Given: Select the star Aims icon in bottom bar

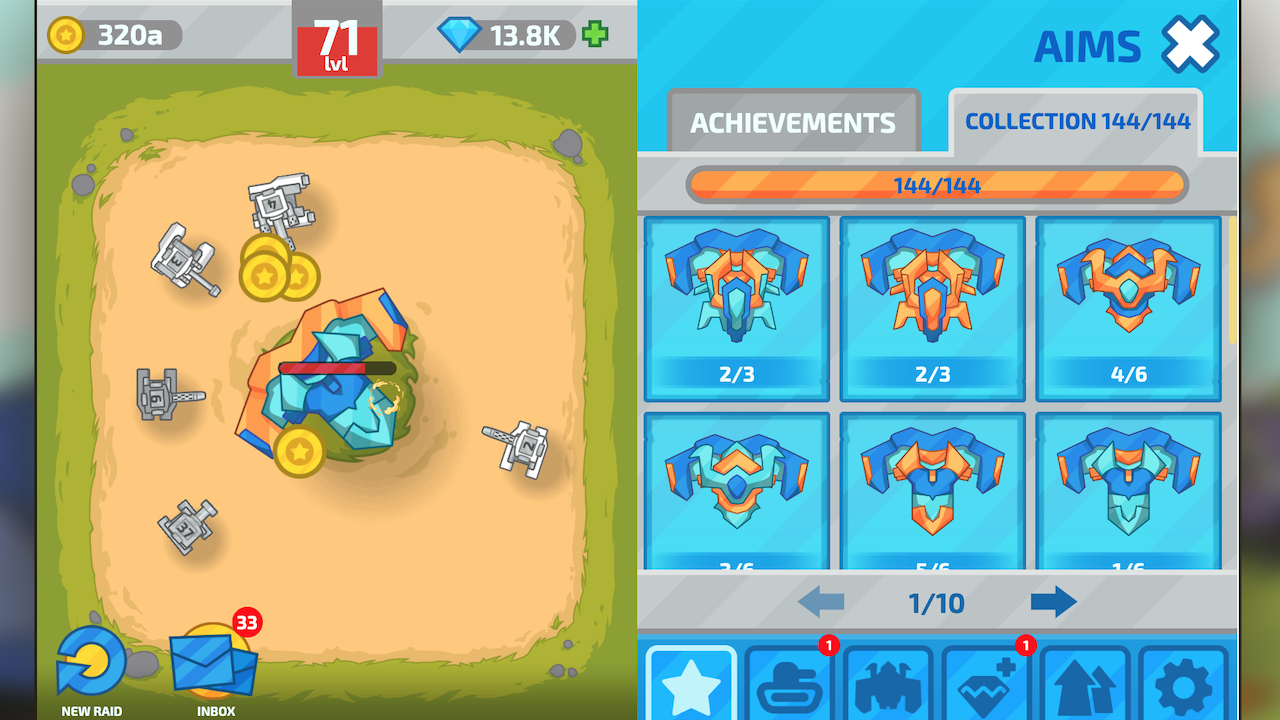Looking at the screenshot, I should [692, 688].
